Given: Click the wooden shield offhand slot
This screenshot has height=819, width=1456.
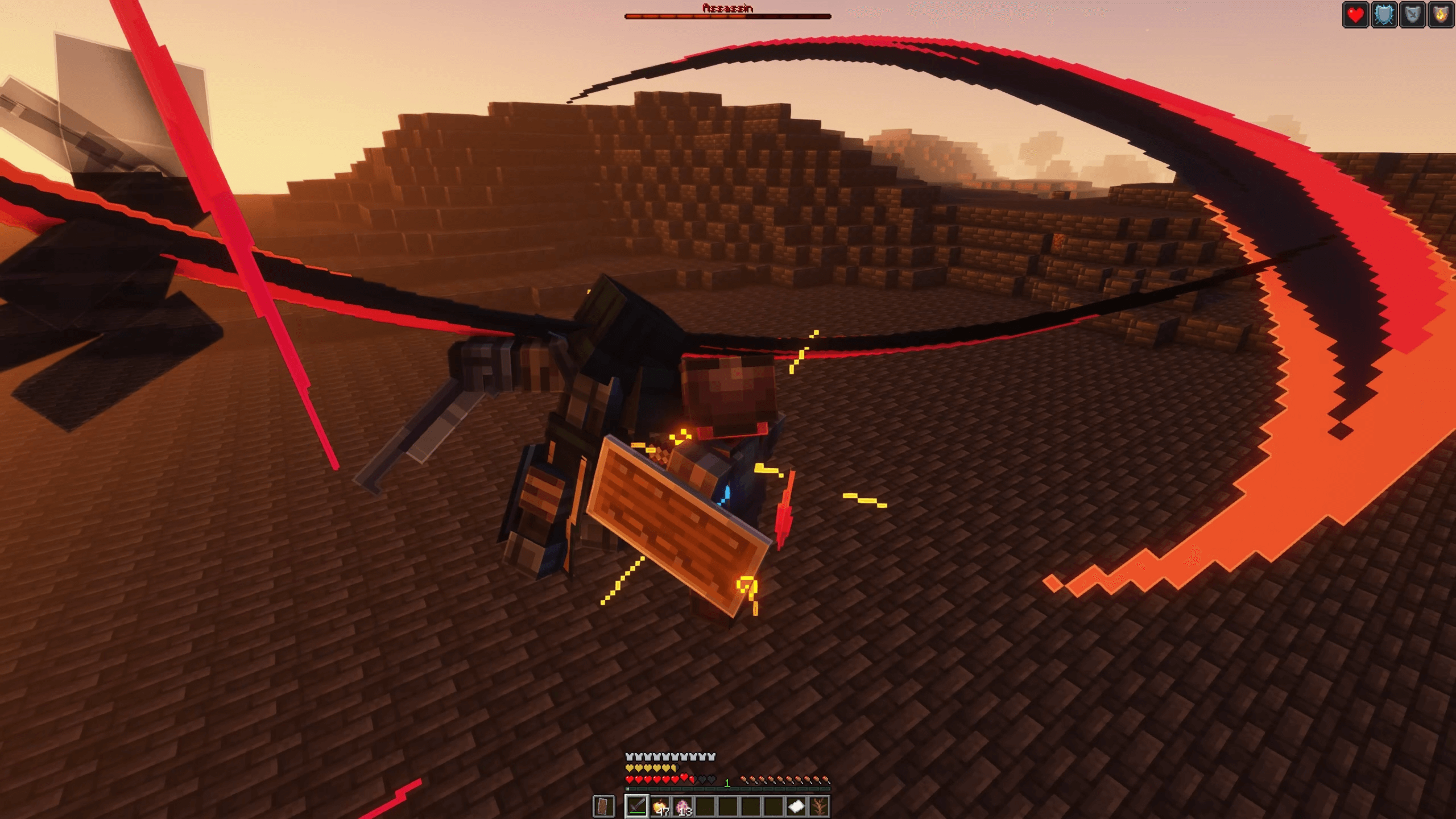Looking at the screenshot, I should [603, 806].
